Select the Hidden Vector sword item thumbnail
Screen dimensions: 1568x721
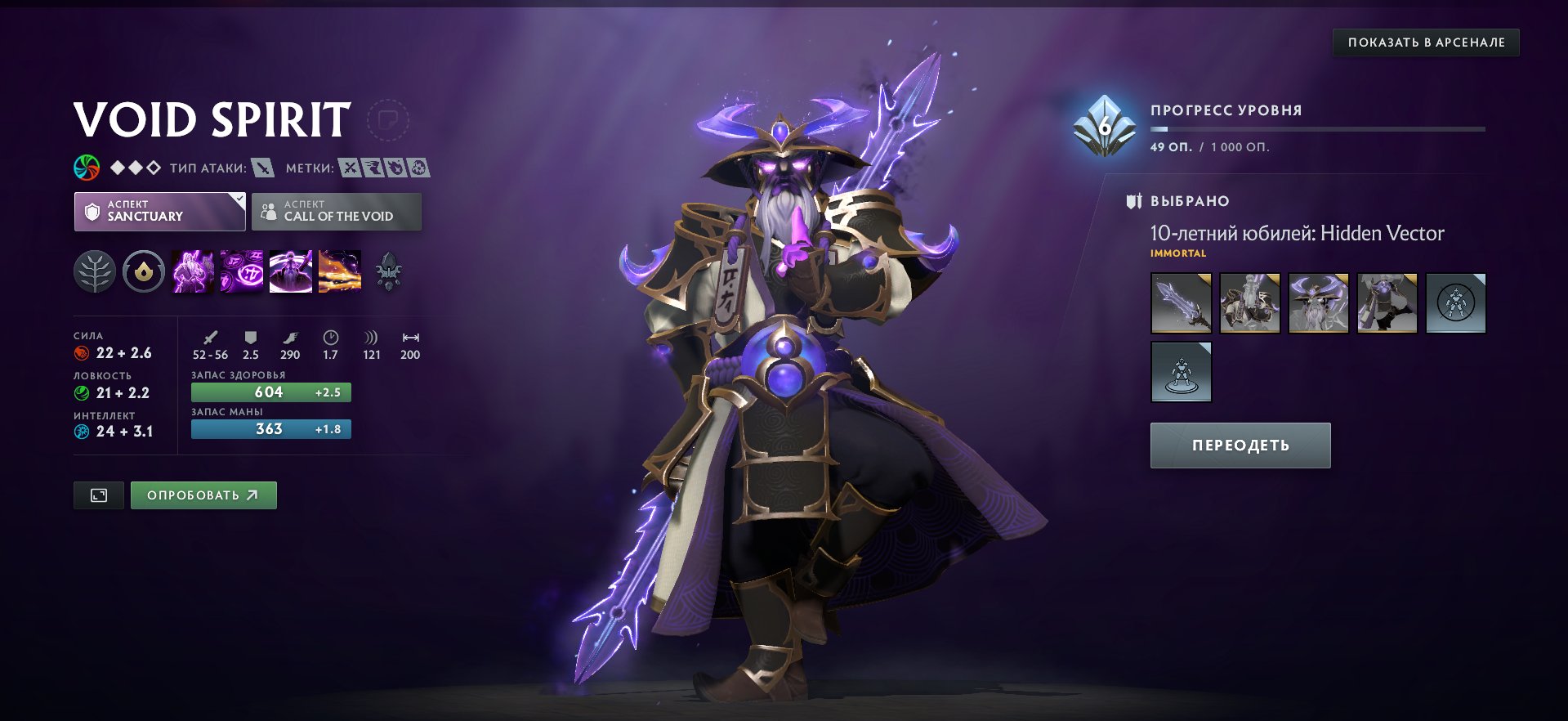tap(1181, 303)
